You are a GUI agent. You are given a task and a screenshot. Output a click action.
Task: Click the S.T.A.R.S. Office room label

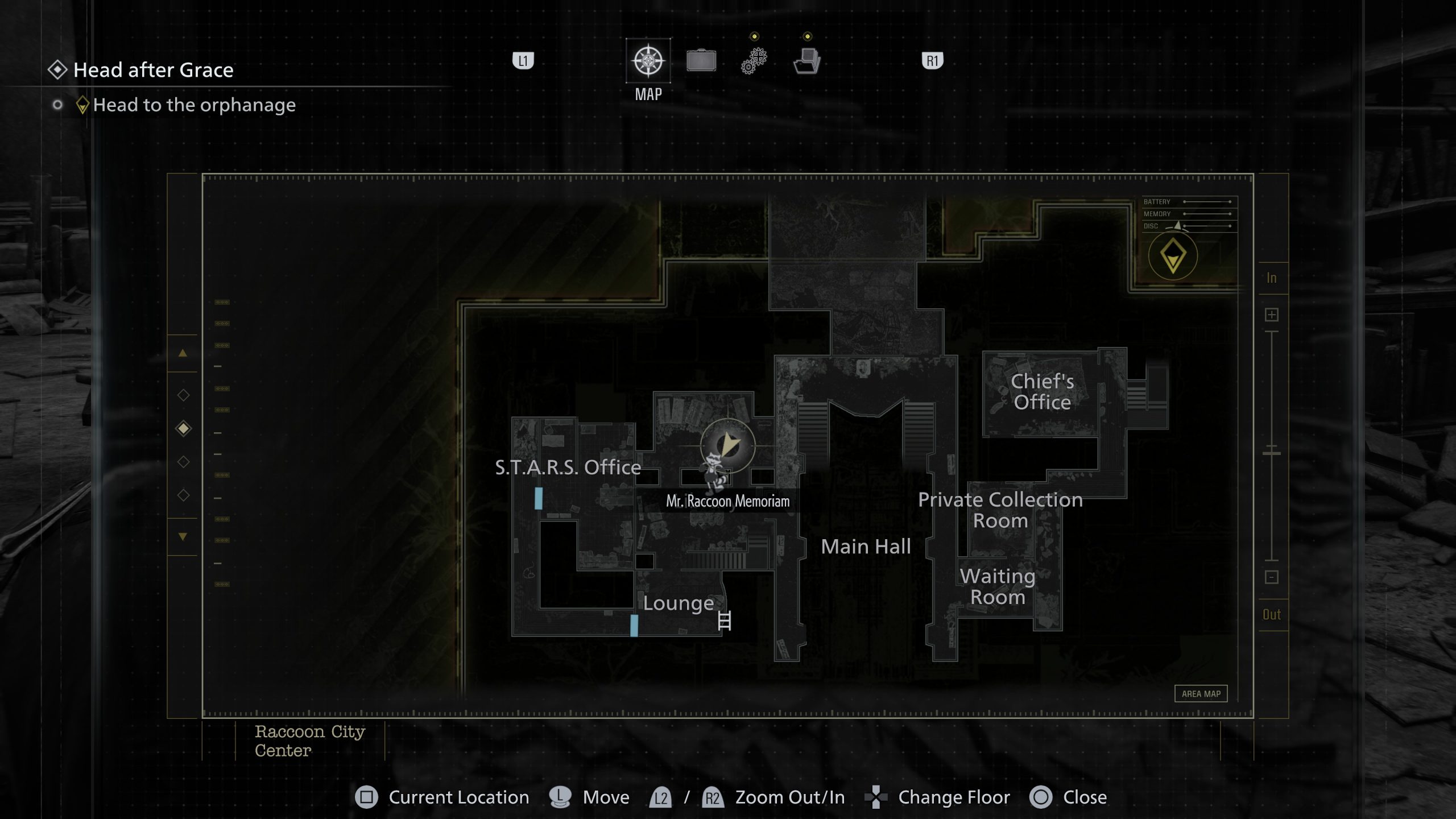[568, 468]
